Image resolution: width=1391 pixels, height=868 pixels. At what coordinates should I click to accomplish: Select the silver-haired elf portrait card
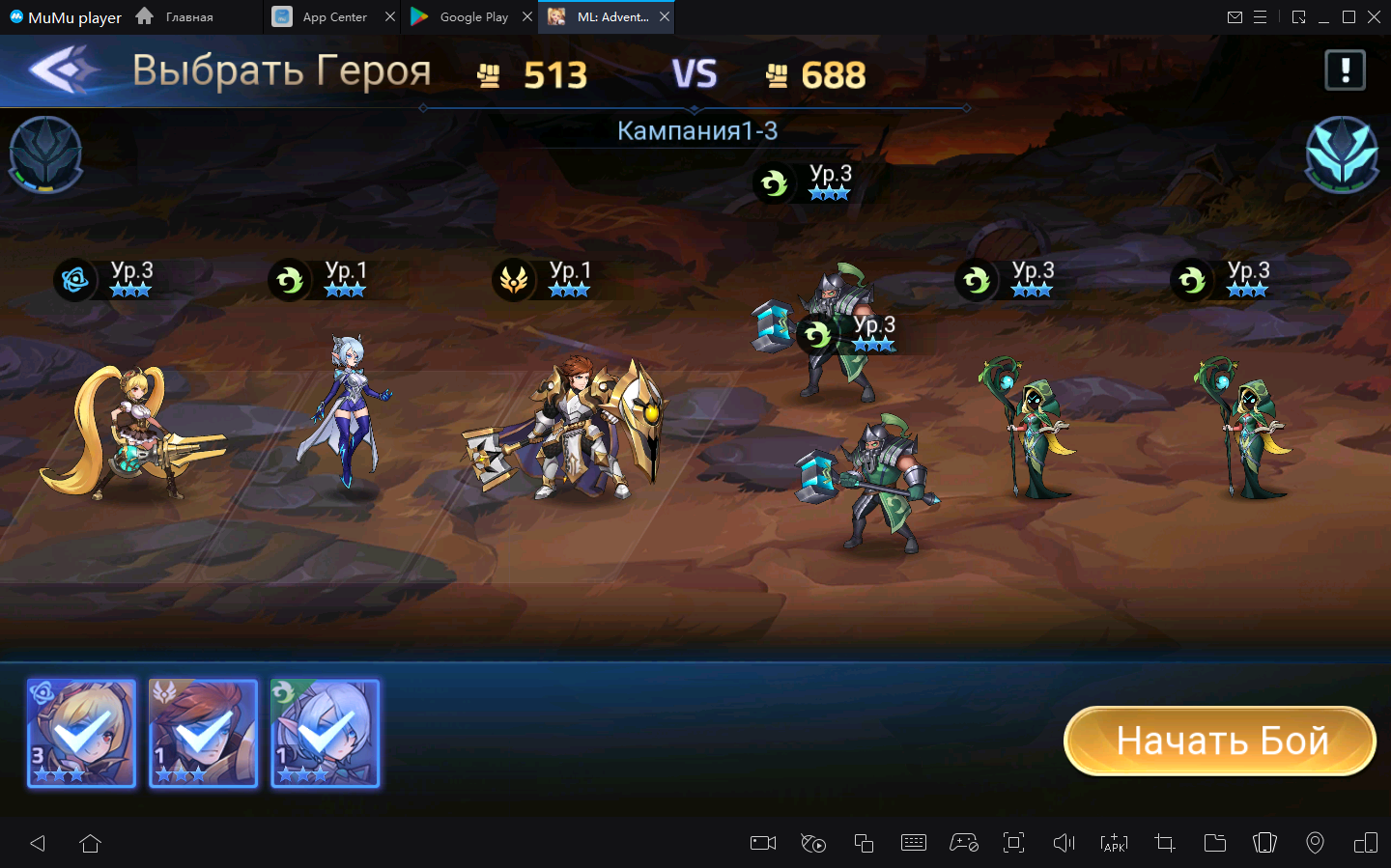click(x=326, y=733)
